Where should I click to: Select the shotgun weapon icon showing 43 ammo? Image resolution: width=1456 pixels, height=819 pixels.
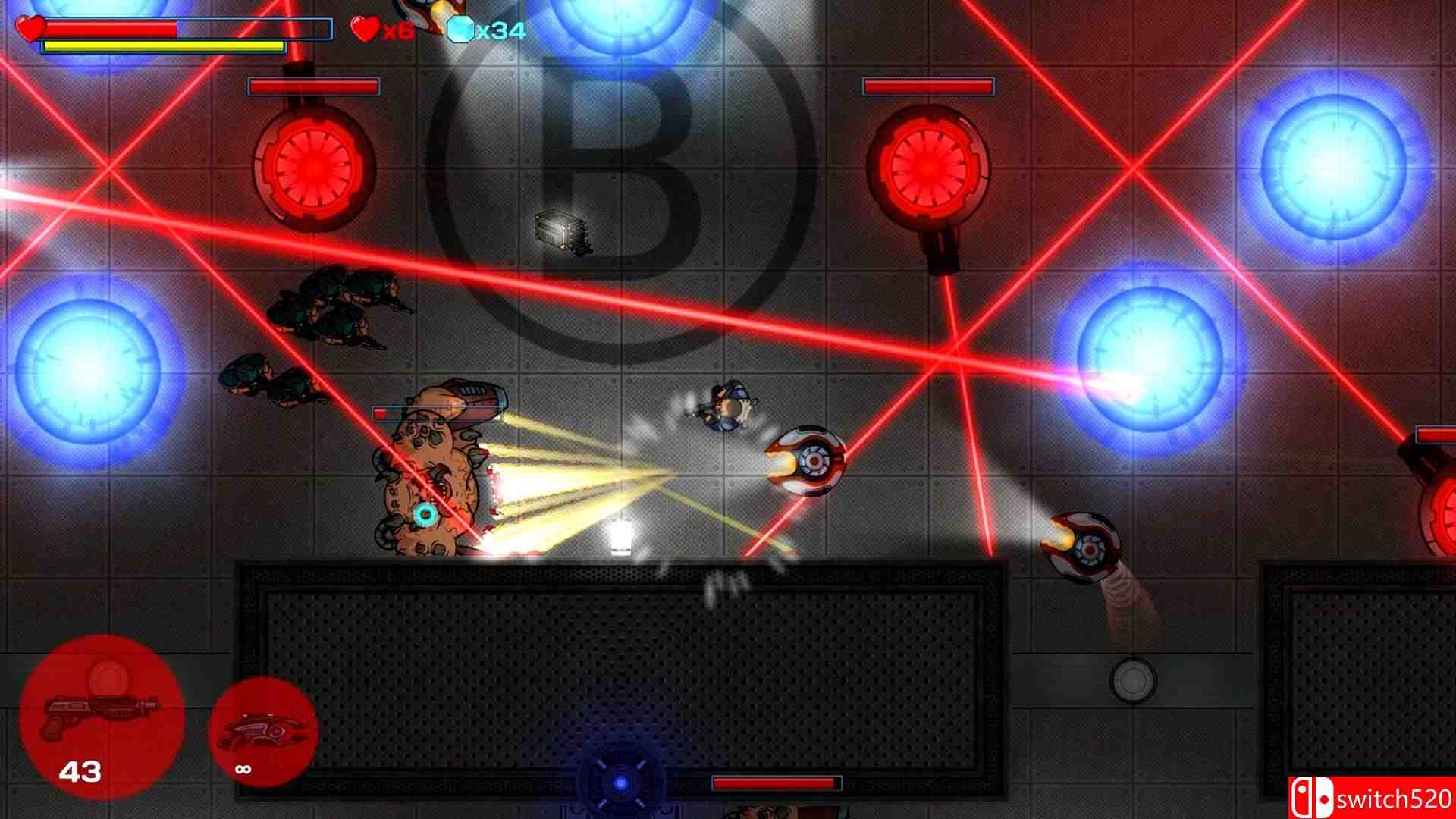(102, 720)
